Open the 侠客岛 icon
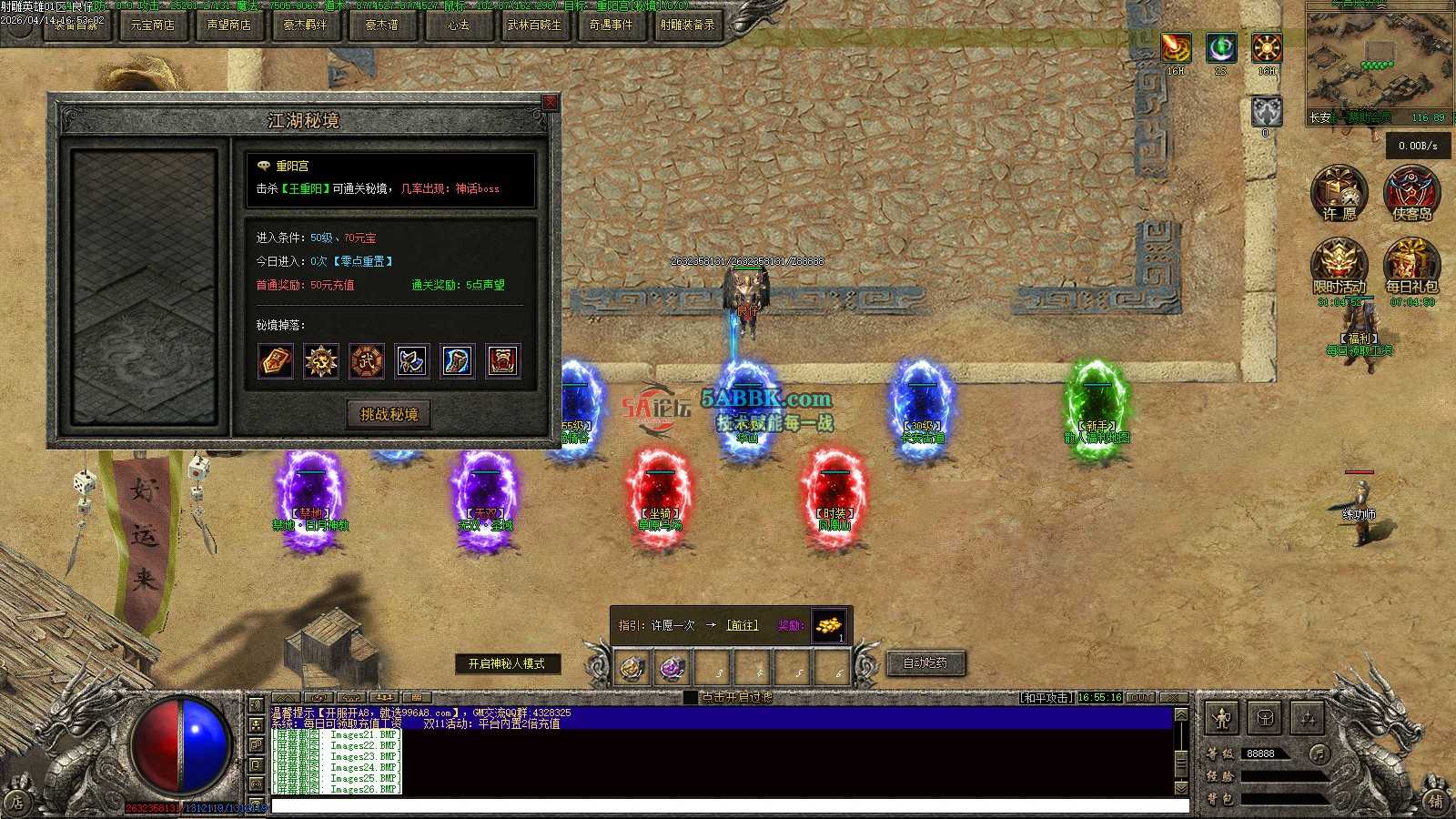Image resolution: width=1456 pixels, height=819 pixels. click(1411, 192)
